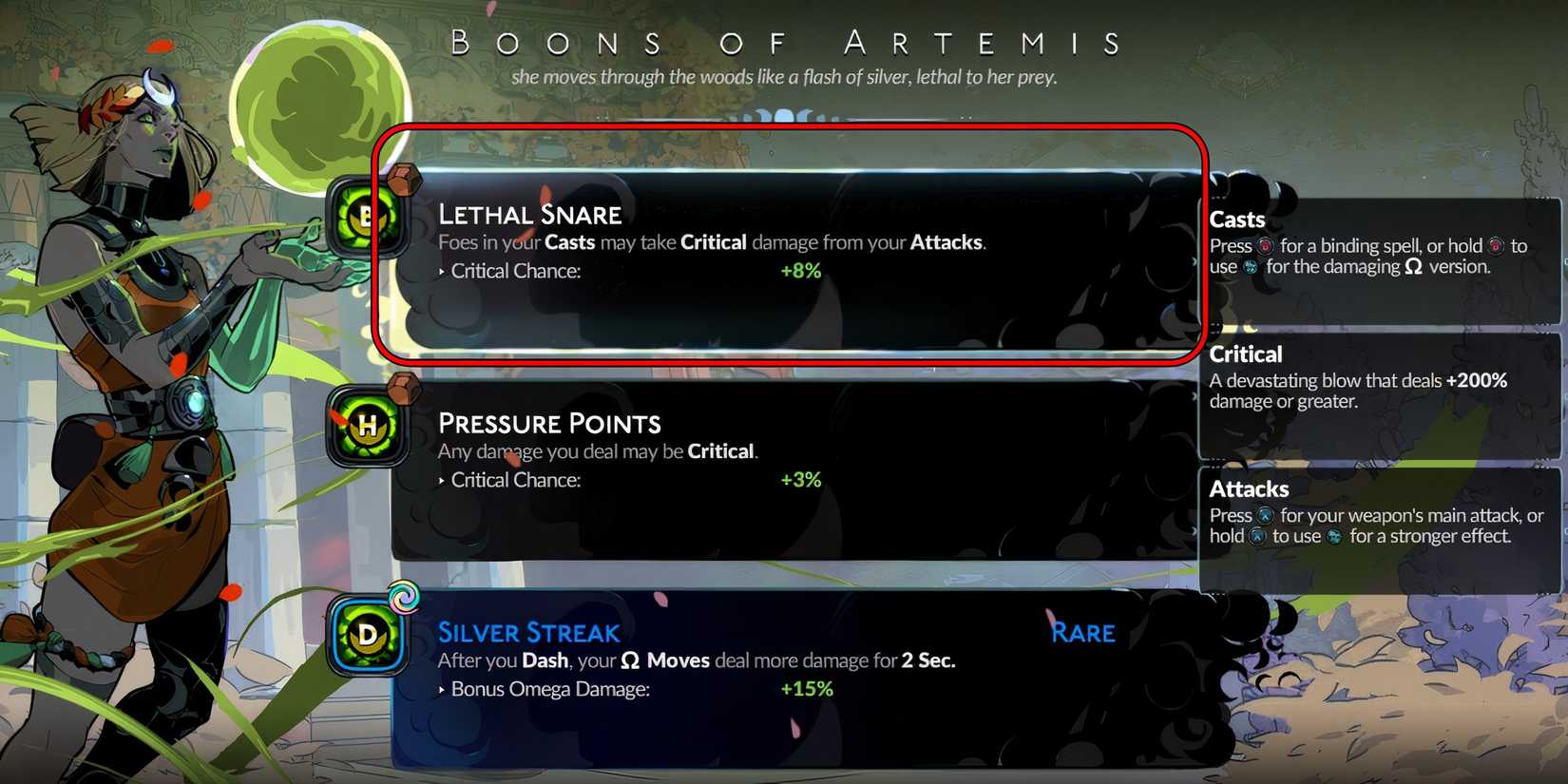Click the +8% Critical Chance value
The width and height of the screenshot is (1568, 784).
[x=801, y=271]
